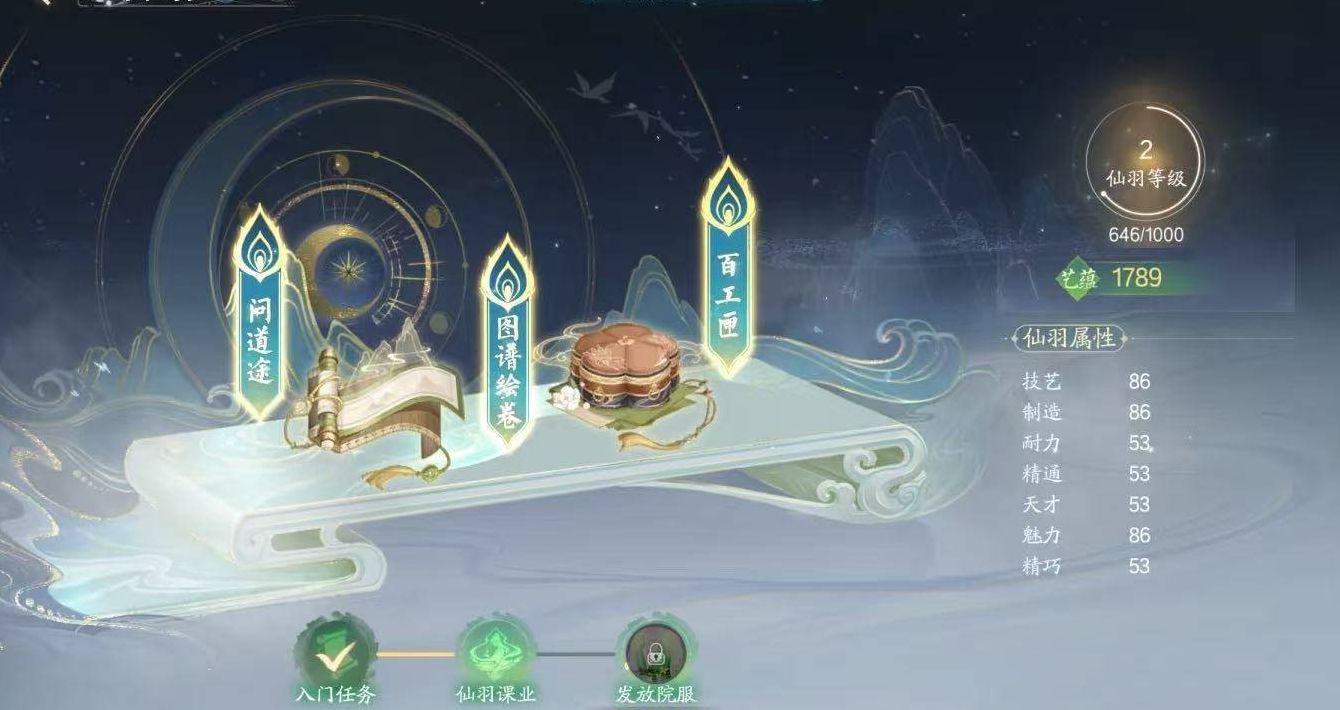The image size is (1340, 710).
Task: Select the completed 入门任务 node
Action: [x=335, y=653]
